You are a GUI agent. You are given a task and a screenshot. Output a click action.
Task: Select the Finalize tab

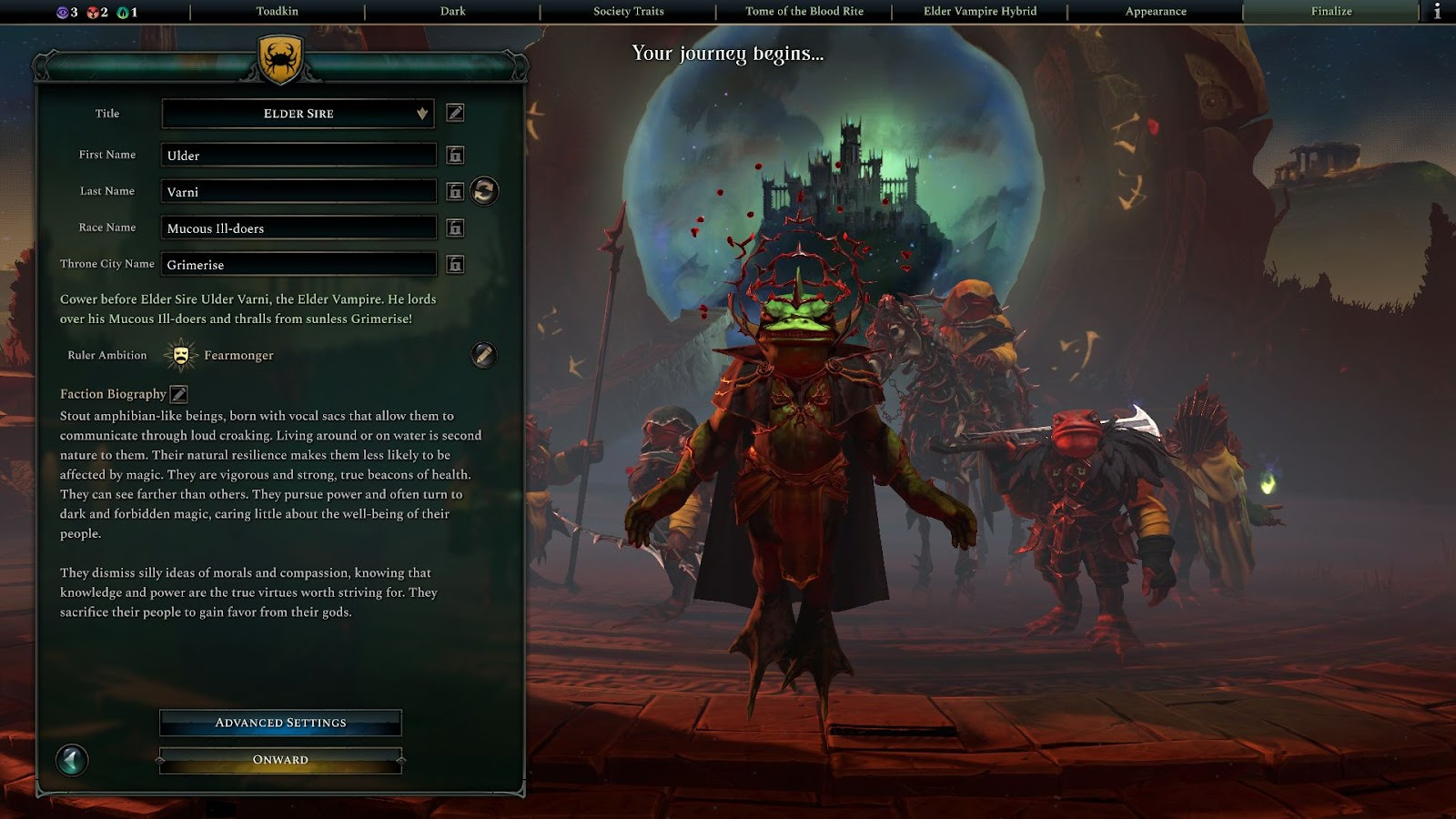point(1330,12)
